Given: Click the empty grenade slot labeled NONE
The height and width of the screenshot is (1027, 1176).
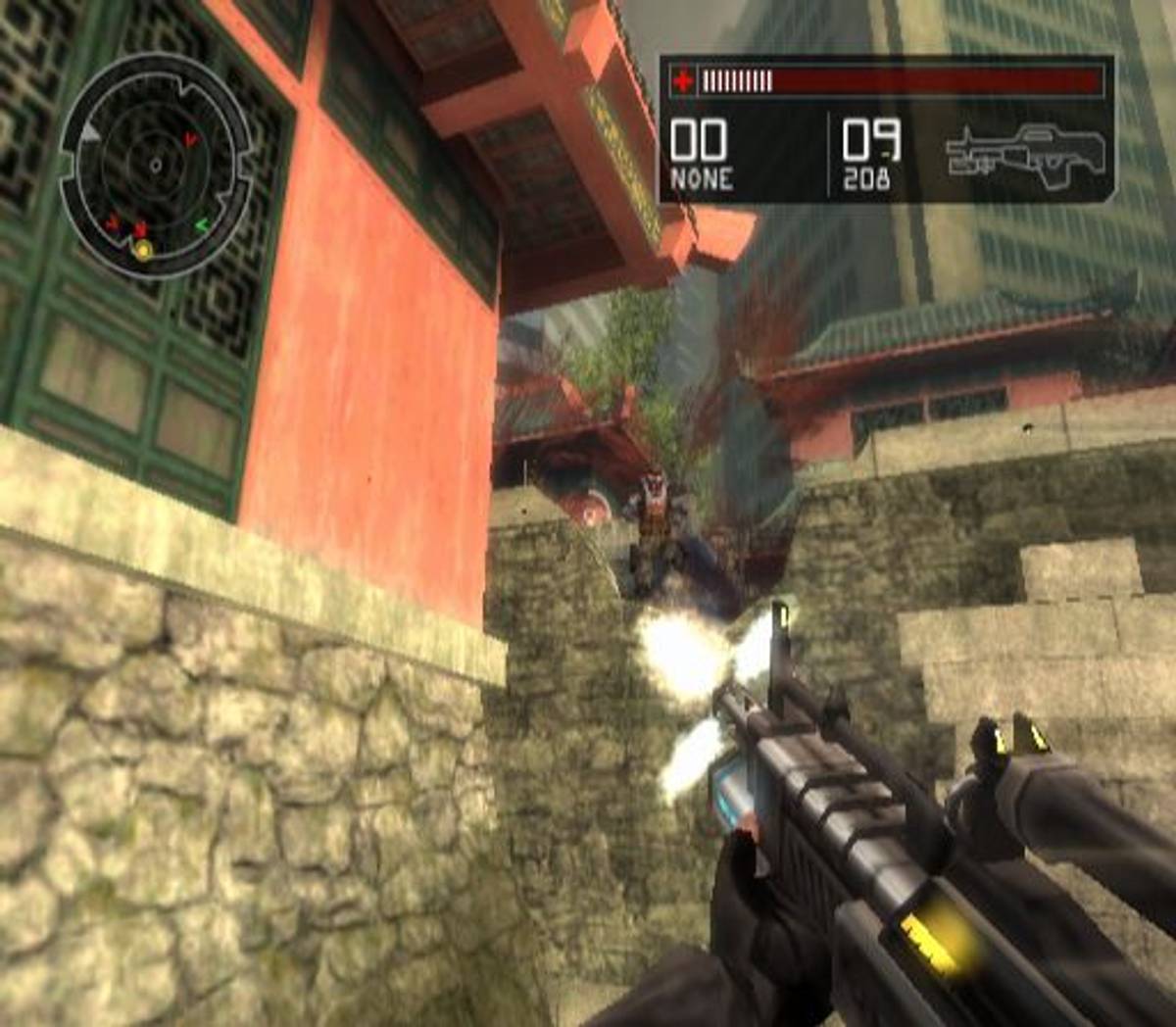Looking at the screenshot, I should 700,155.
